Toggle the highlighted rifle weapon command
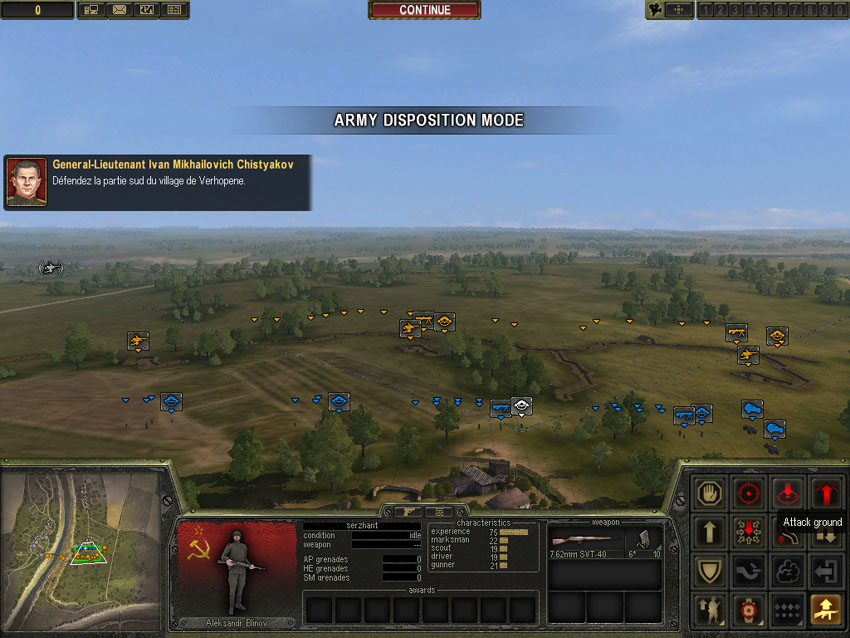The width and height of the screenshot is (850, 638). pyautogui.click(x=826, y=609)
